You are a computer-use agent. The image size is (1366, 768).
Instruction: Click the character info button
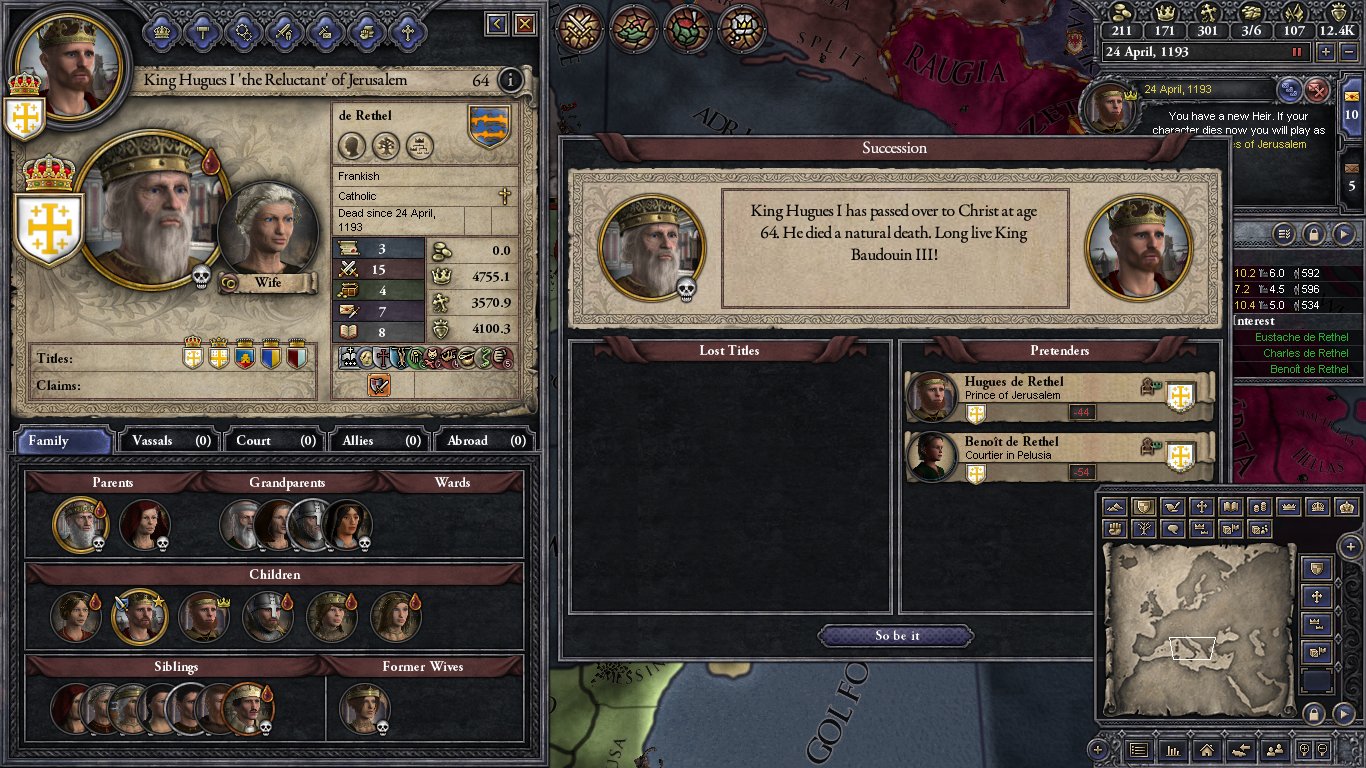click(510, 80)
